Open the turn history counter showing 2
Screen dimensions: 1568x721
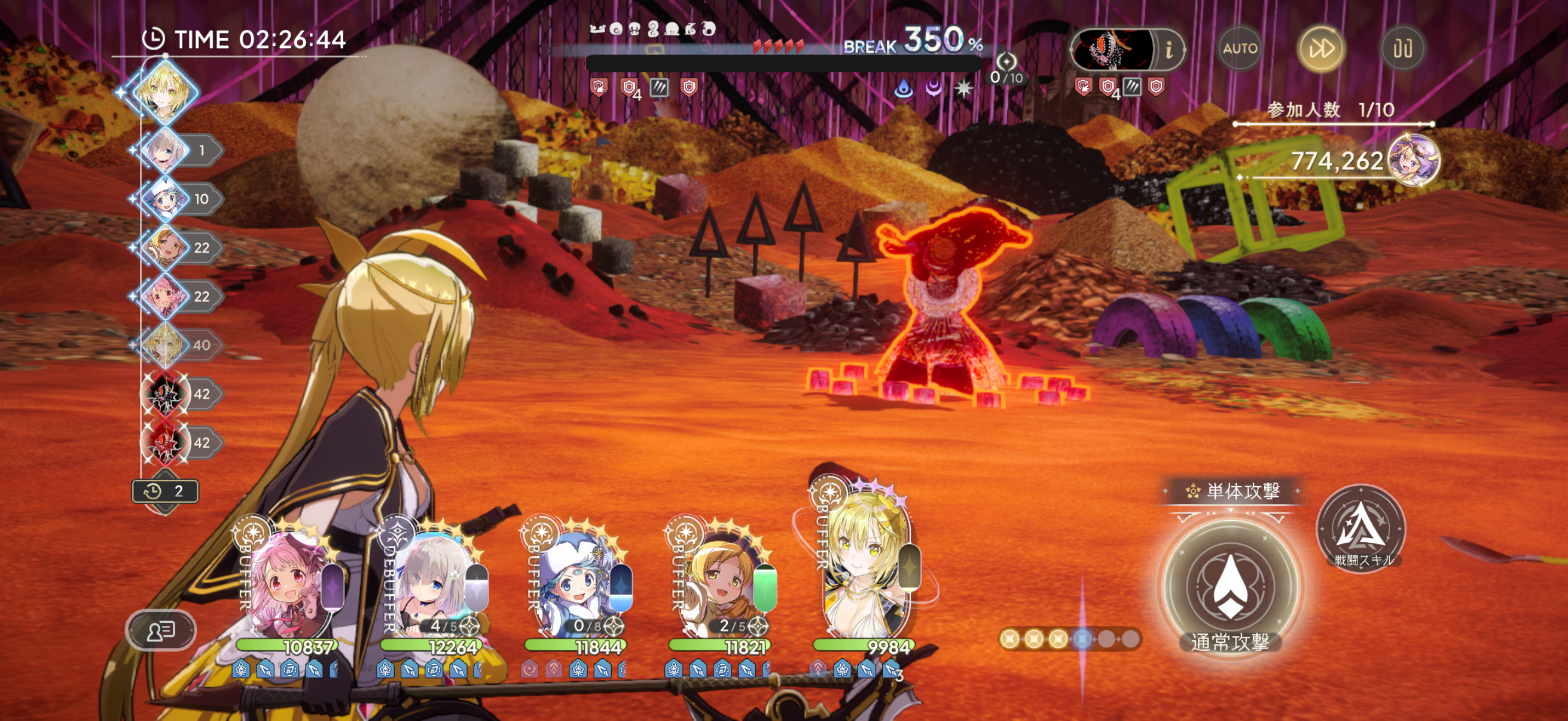point(166,491)
